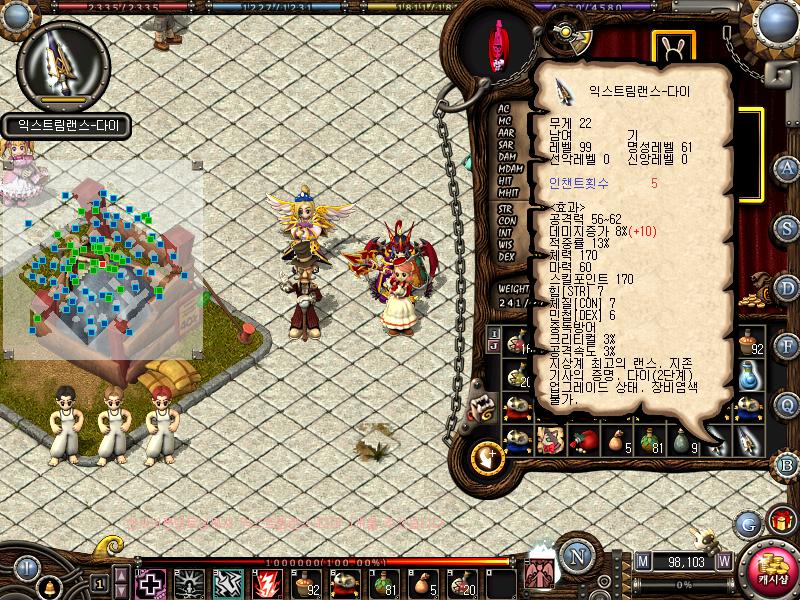This screenshot has width=800, height=600.
Task: Click the round N compass button
Action: pyautogui.click(x=576, y=556)
